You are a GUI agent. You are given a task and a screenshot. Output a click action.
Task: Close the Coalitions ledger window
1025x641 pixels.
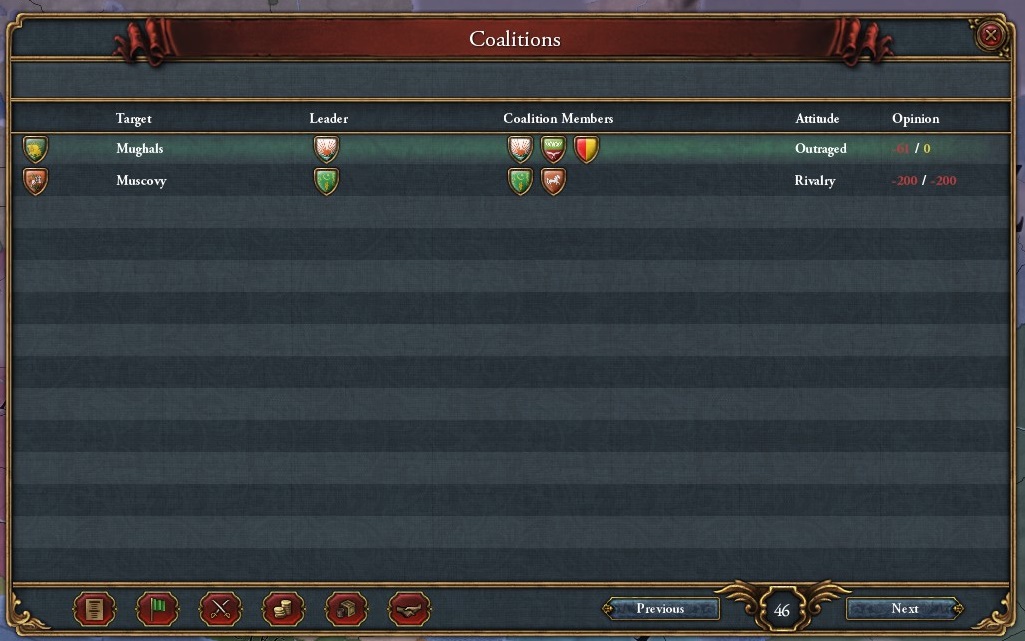(x=990, y=36)
